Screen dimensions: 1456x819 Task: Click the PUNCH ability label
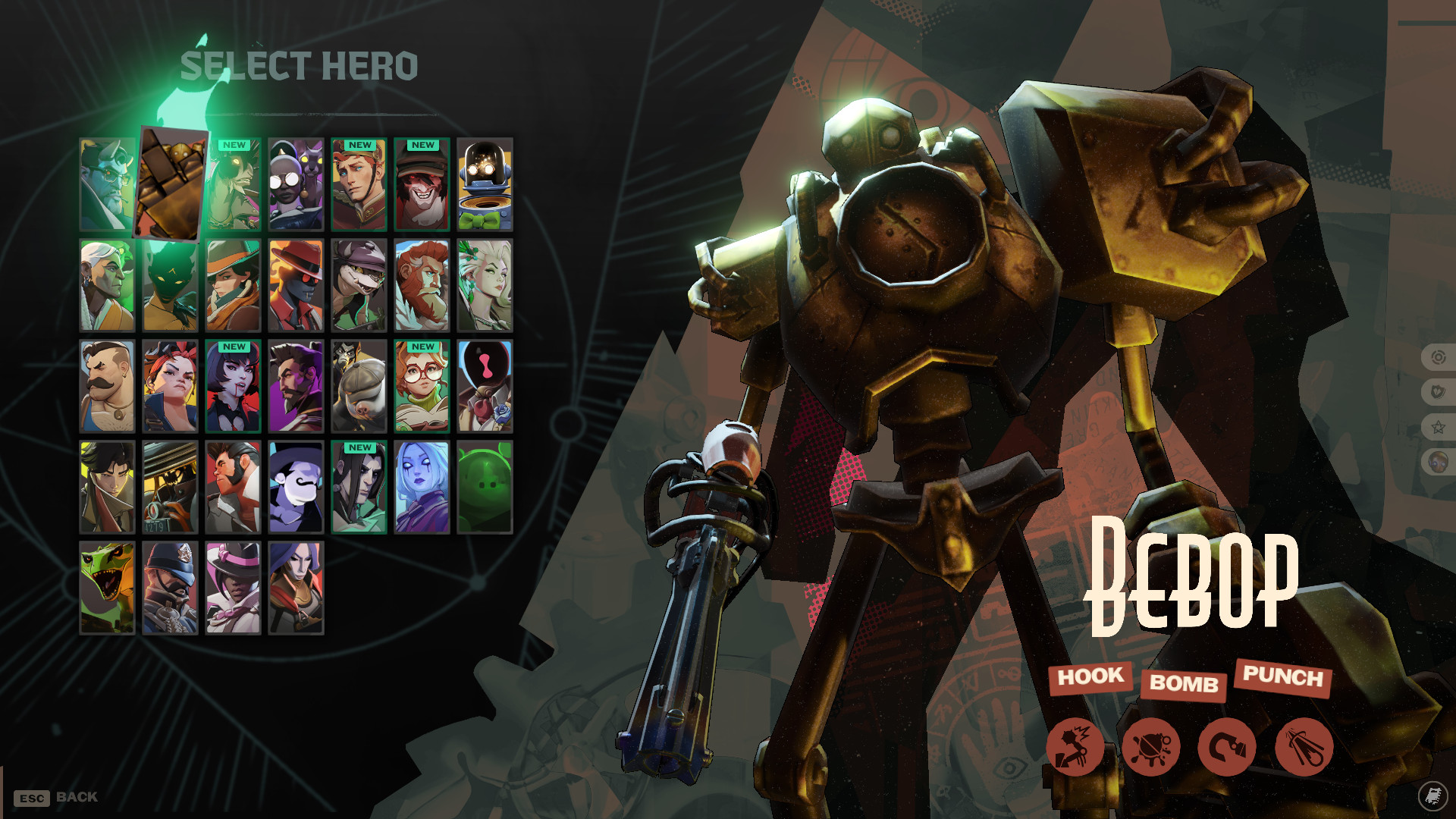click(1283, 678)
